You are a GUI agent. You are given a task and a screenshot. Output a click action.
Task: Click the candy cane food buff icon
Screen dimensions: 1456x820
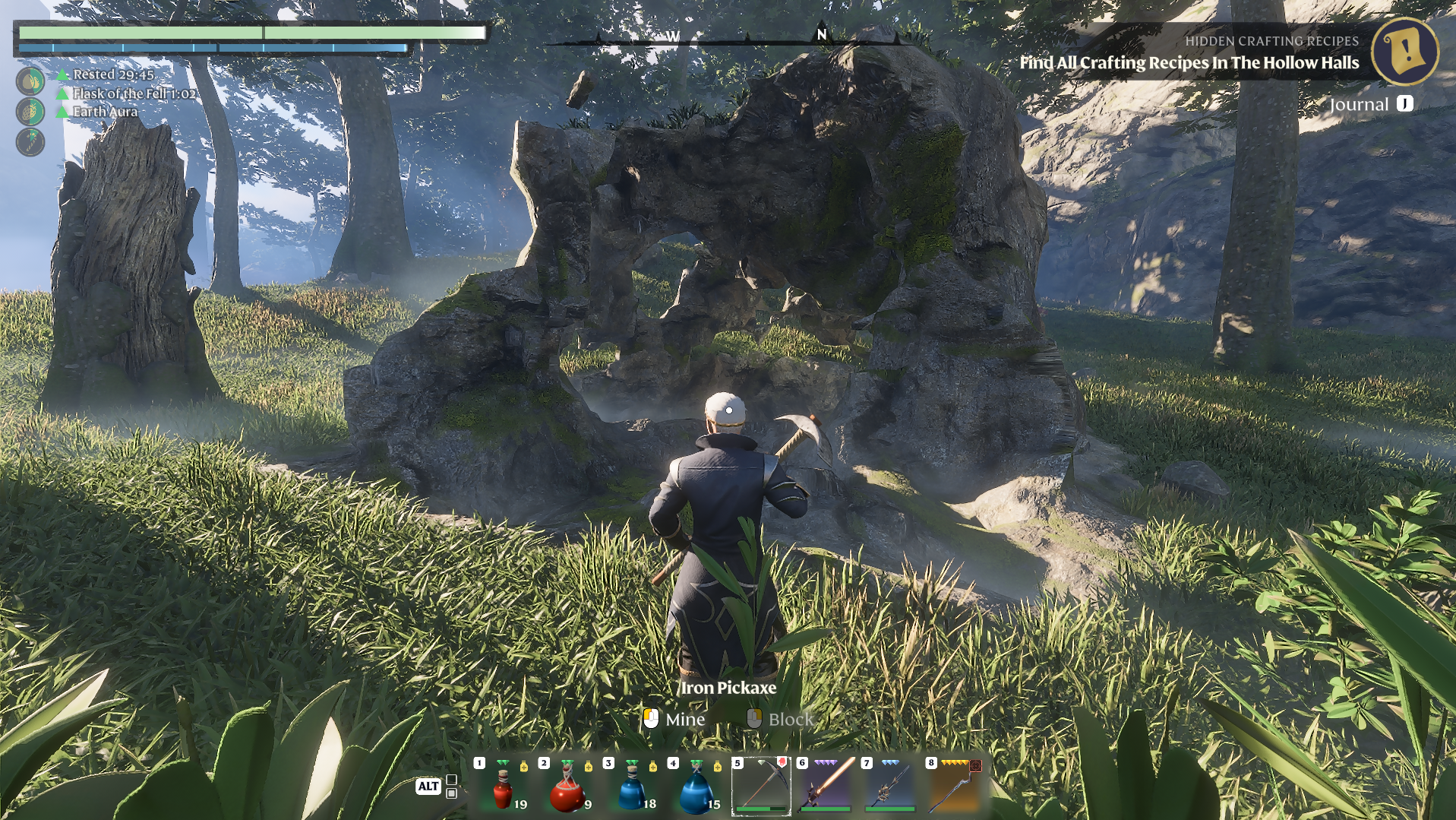pos(30,142)
